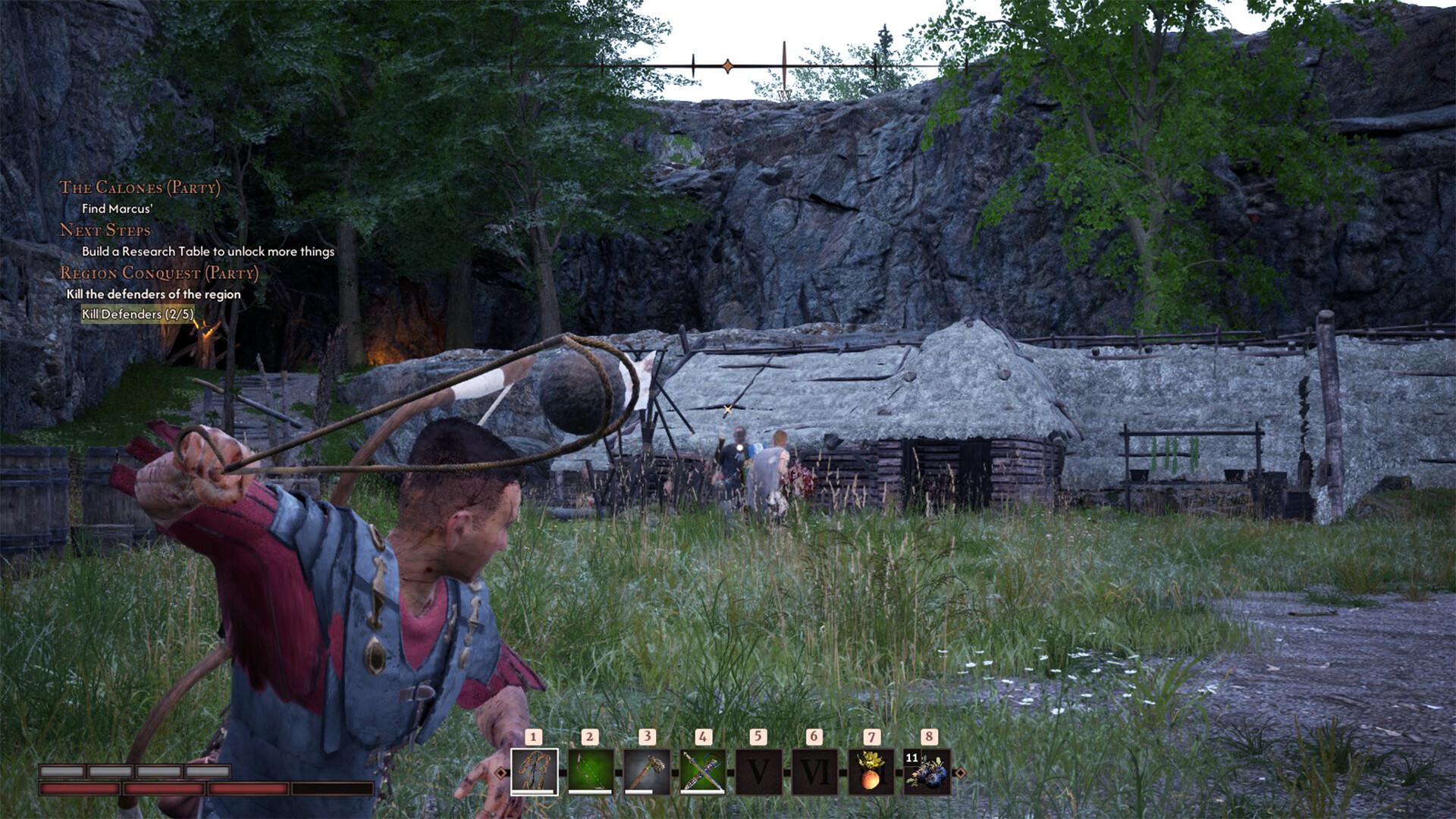Select the sling in hotbar slot 1
The height and width of the screenshot is (819, 1456).
pos(535,772)
